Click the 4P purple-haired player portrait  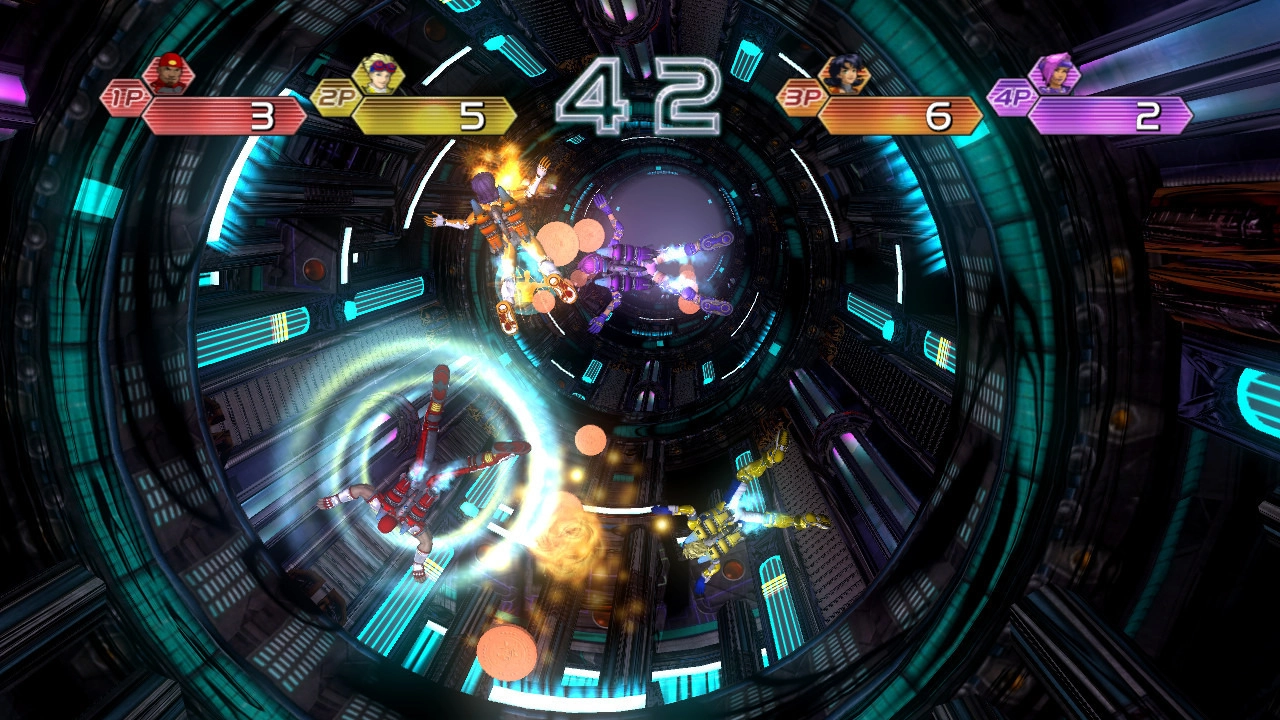[1053, 74]
